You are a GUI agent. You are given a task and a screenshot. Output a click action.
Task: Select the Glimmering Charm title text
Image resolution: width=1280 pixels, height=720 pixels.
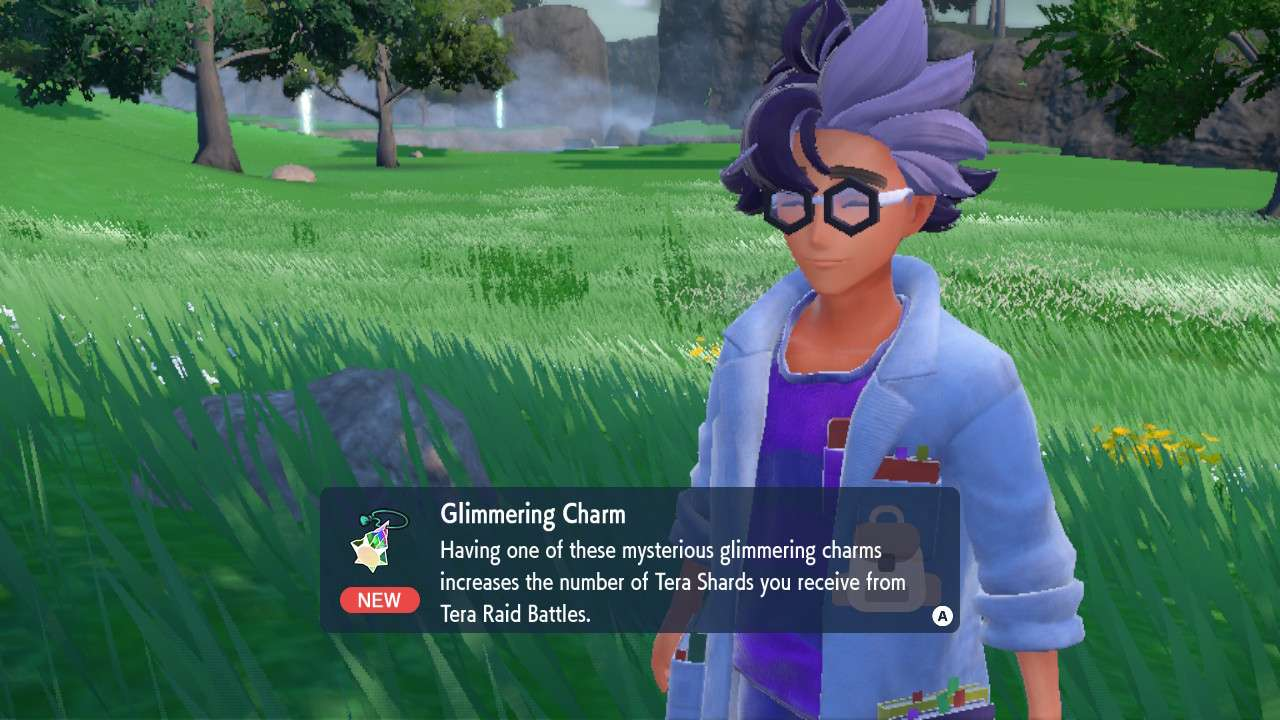point(533,515)
